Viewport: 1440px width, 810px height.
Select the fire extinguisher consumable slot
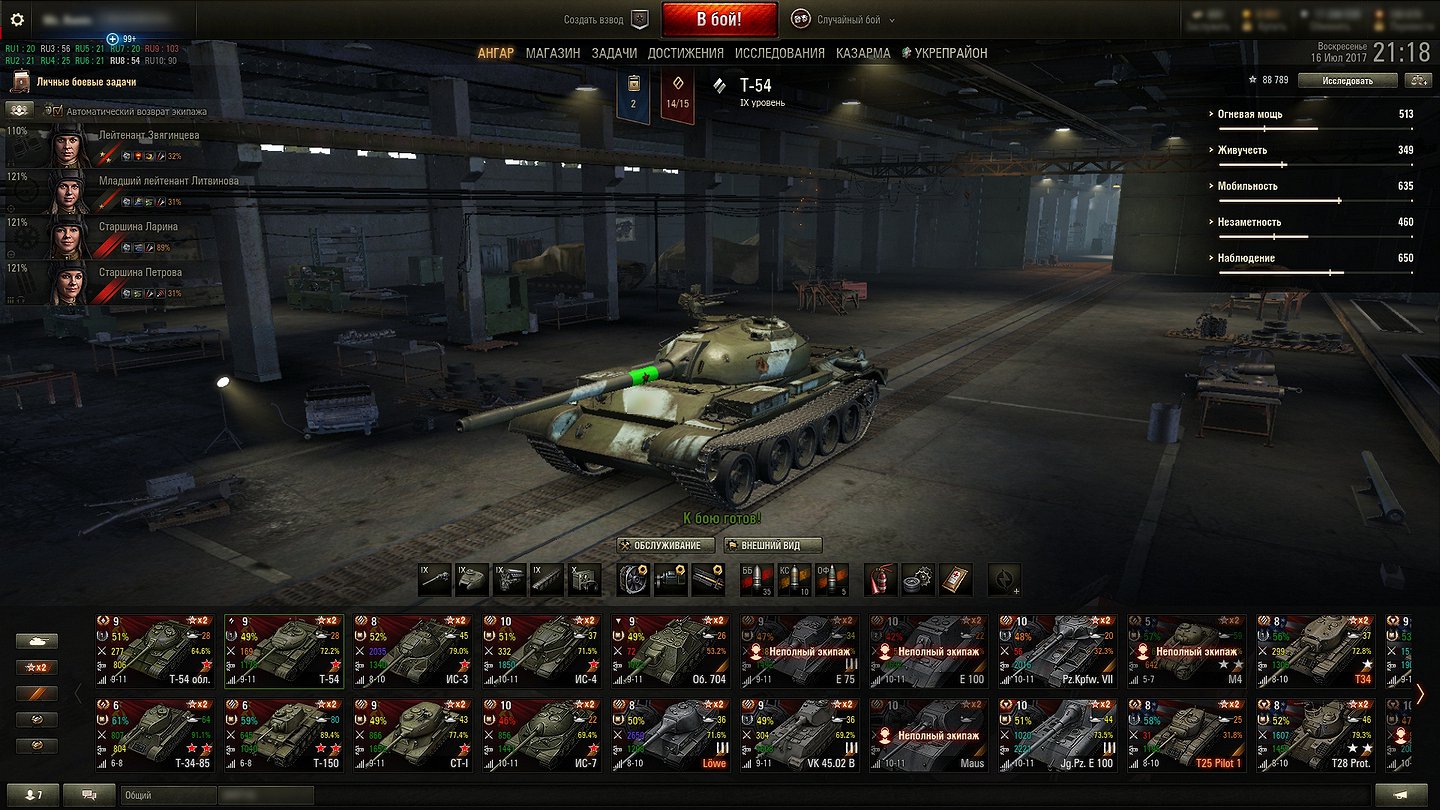point(880,578)
